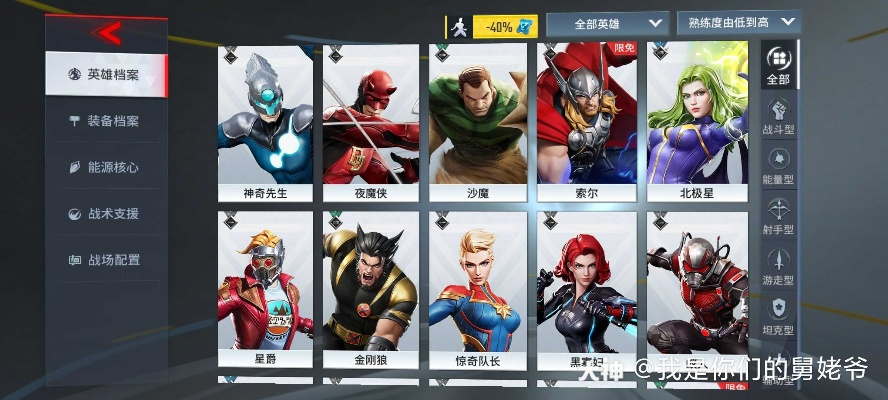The image size is (888, 400).
Task: Go back with the red arrow button
Action: point(108,33)
